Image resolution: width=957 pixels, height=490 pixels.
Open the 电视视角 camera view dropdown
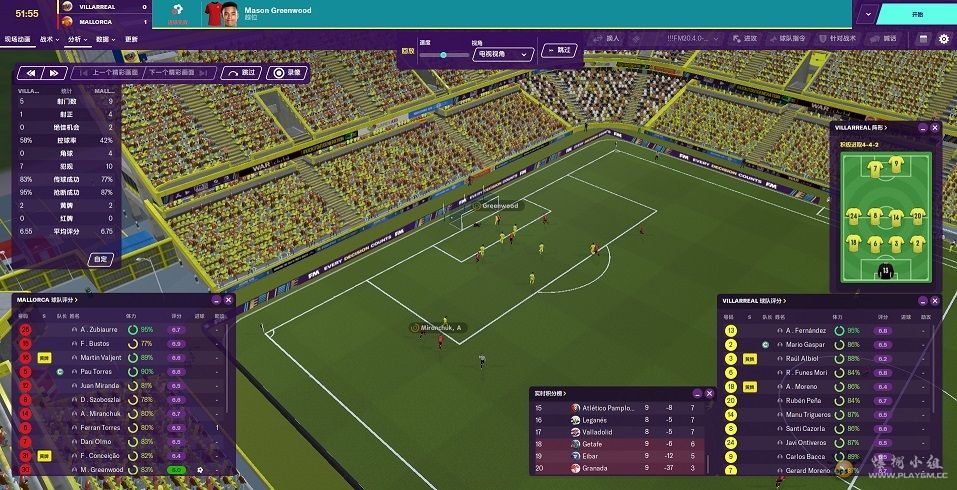pos(503,55)
